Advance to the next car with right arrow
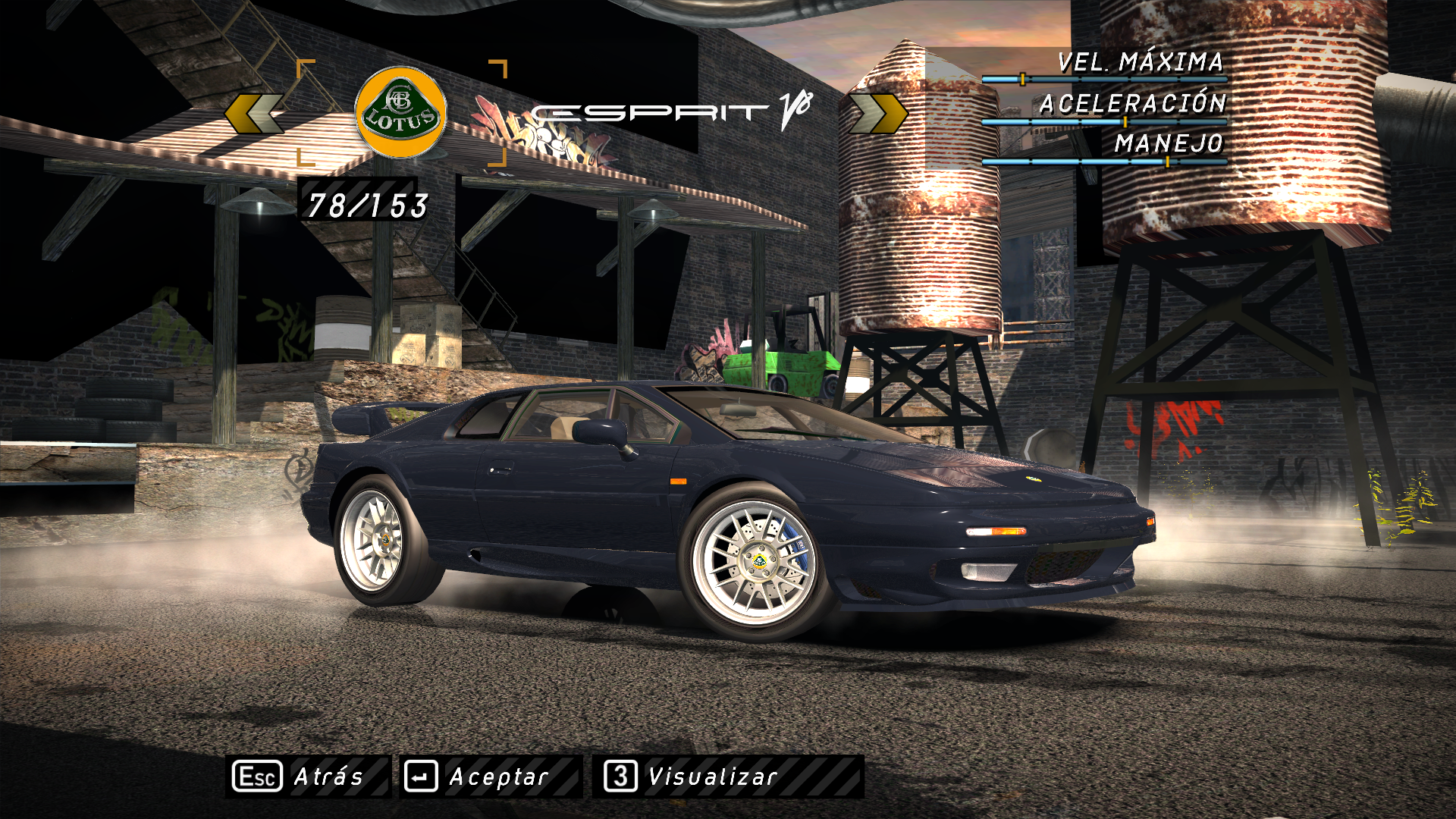The width and height of the screenshot is (1456, 819). 878,114
